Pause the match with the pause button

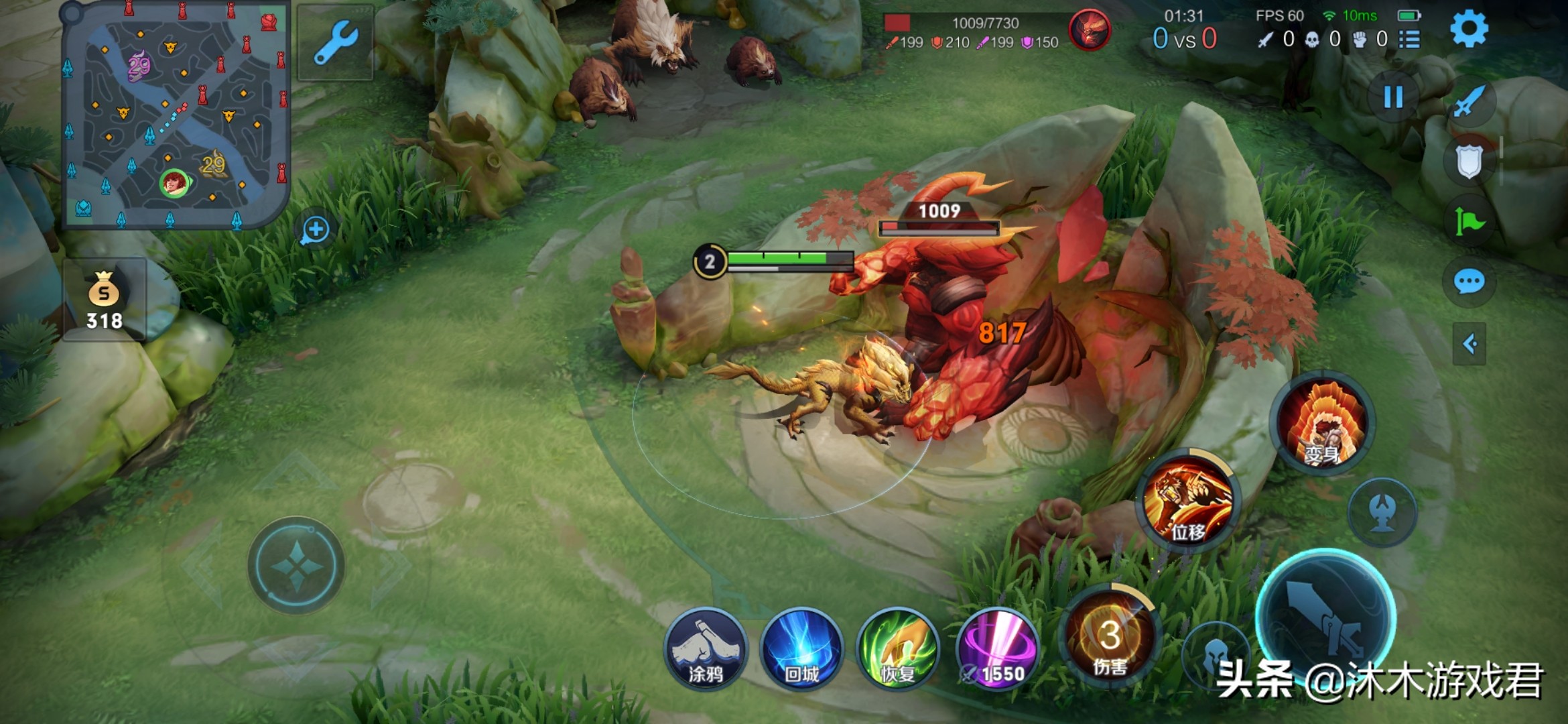point(1393,98)
